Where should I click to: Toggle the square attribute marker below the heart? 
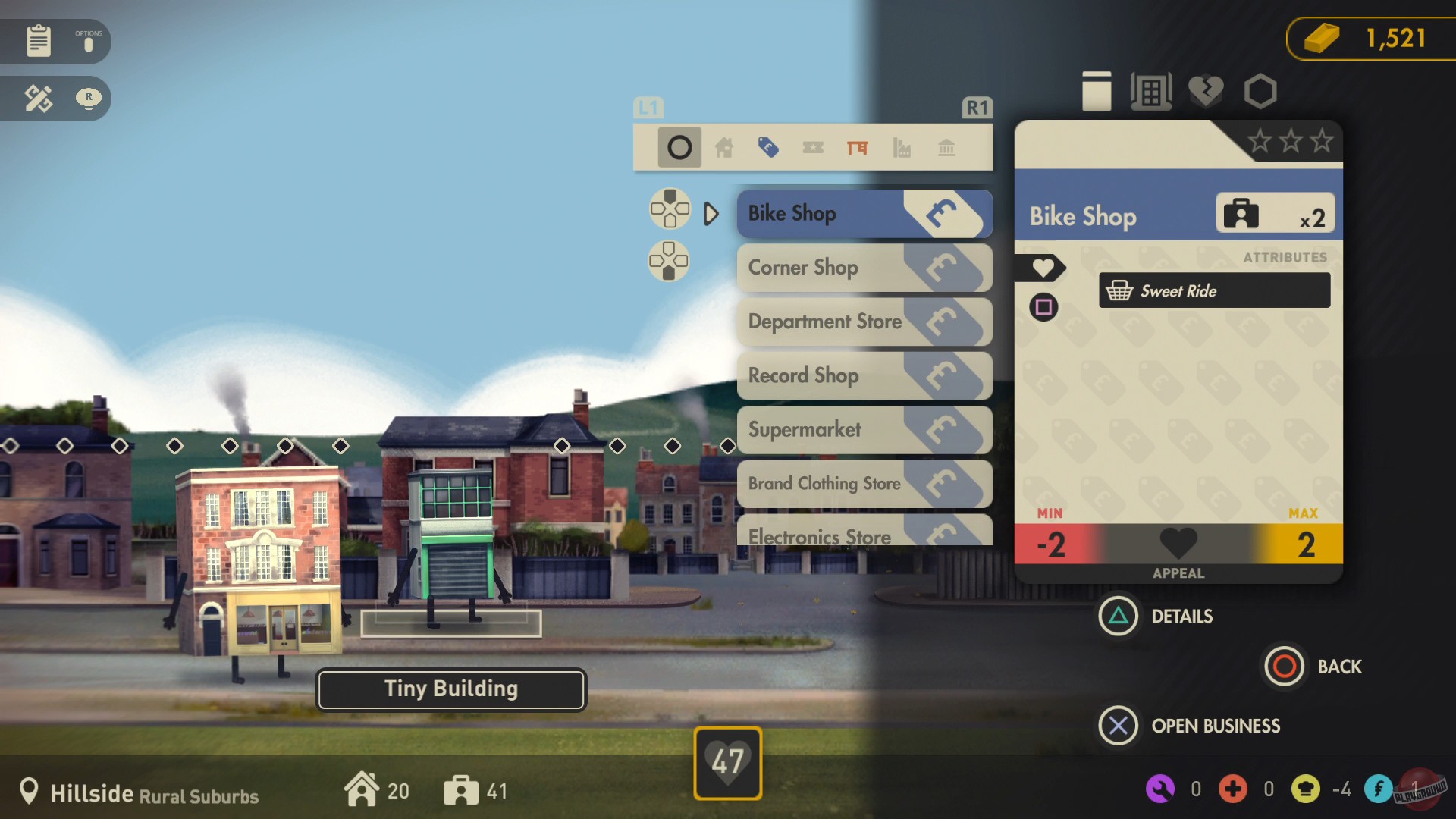point(1044,308)
